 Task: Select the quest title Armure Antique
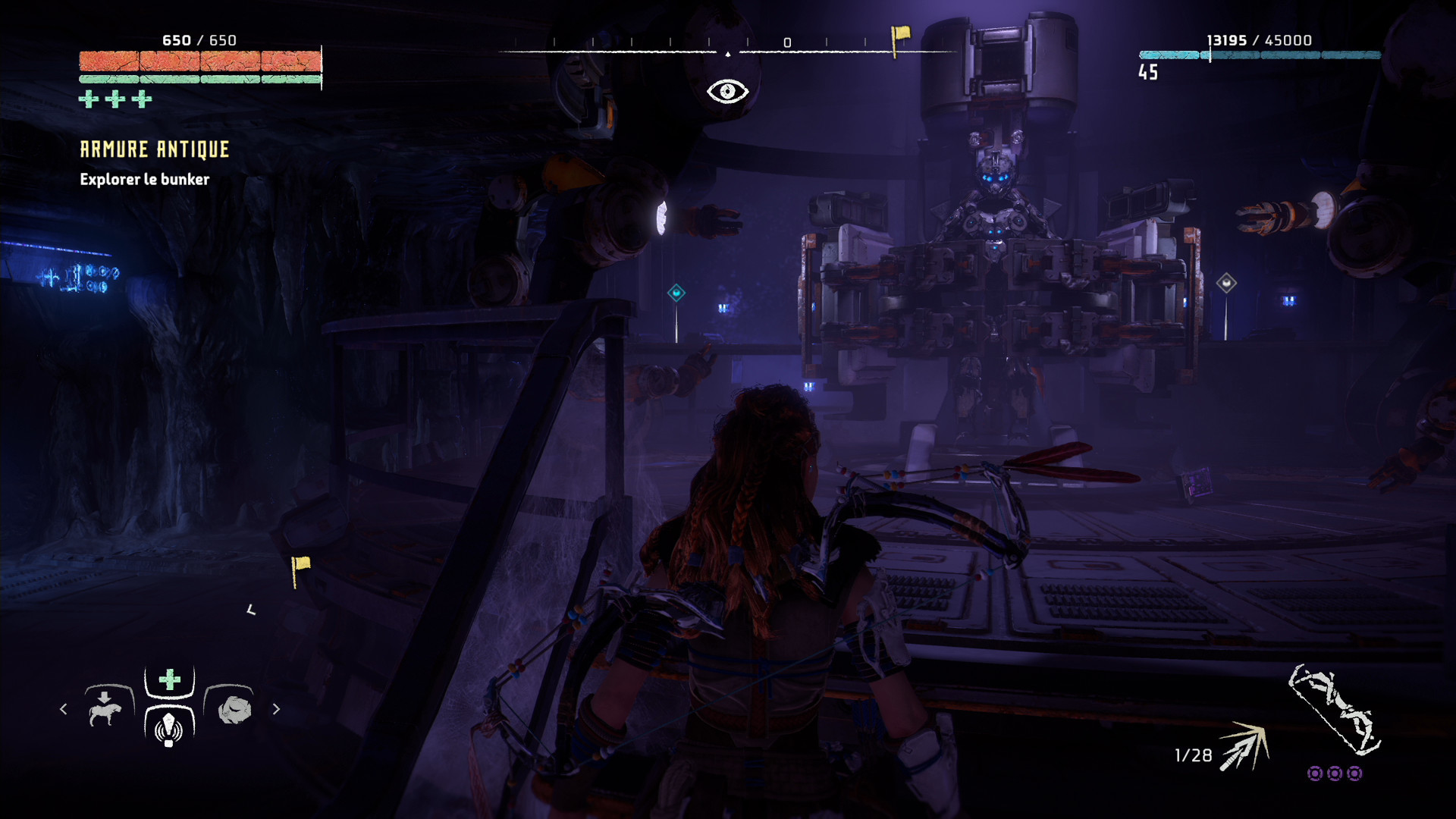155,149
